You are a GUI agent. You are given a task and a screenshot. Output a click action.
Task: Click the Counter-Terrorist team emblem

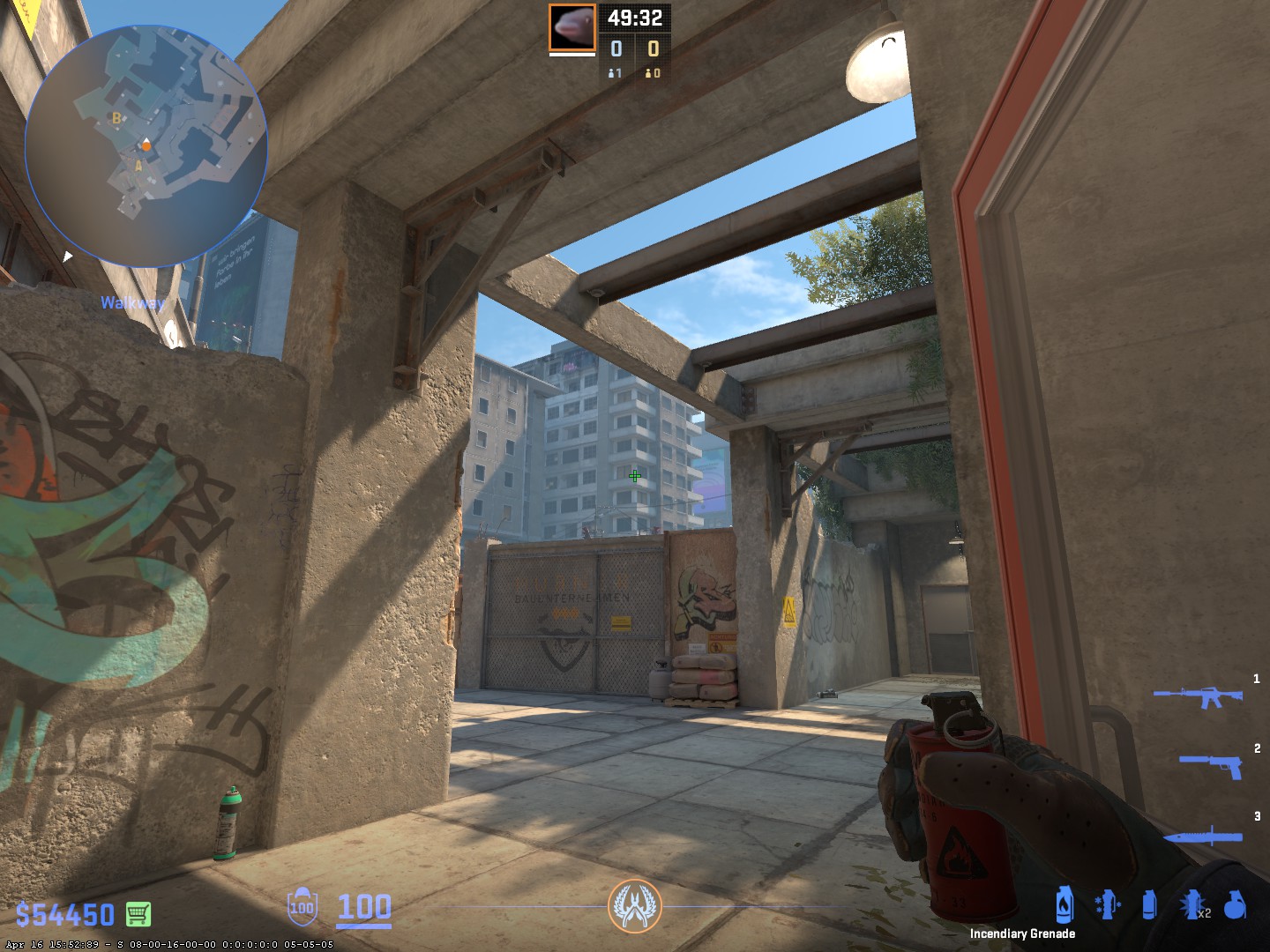tap(634, 905)
